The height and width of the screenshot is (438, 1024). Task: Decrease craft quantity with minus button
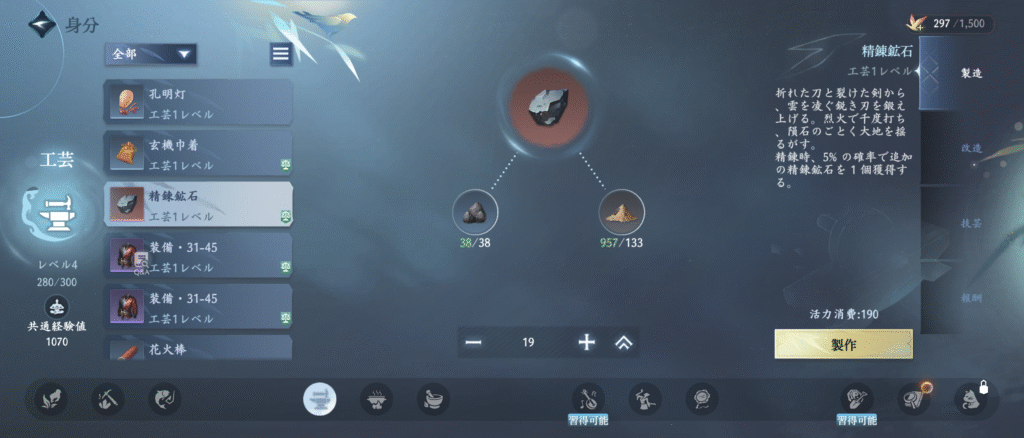point(474,342)
